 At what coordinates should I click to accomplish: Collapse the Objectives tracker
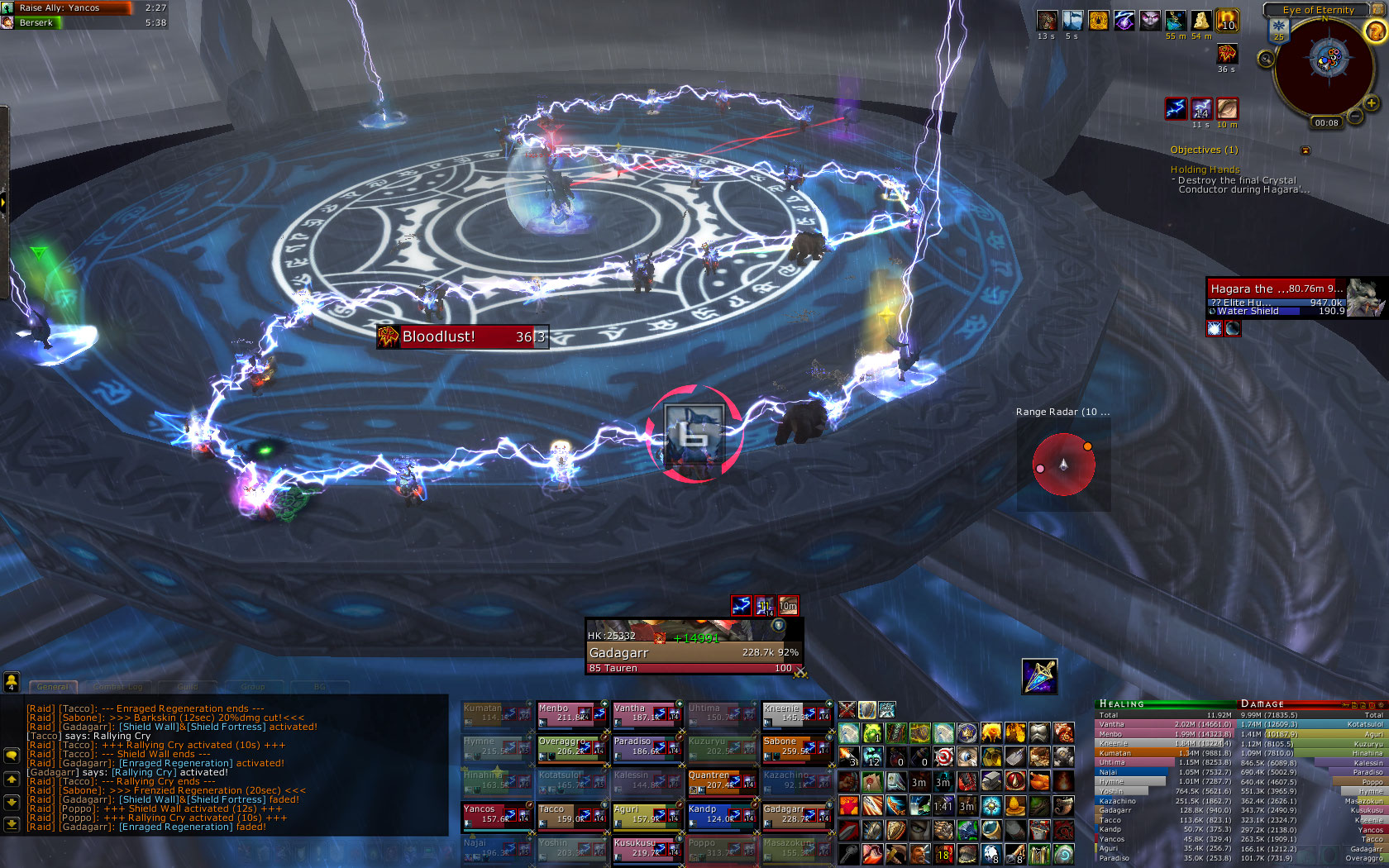1305,150
